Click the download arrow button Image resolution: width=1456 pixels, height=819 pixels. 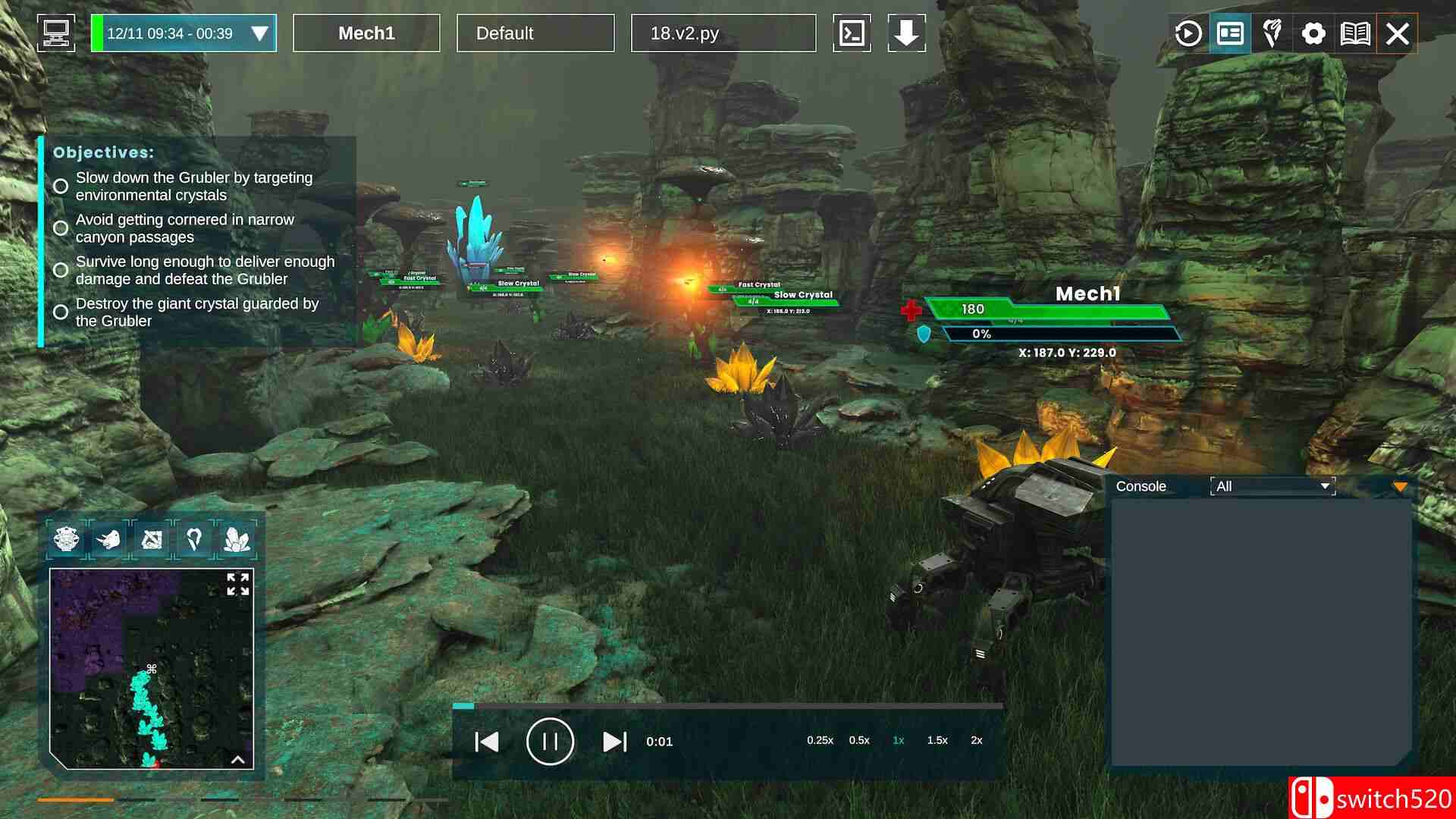(906, 33)
